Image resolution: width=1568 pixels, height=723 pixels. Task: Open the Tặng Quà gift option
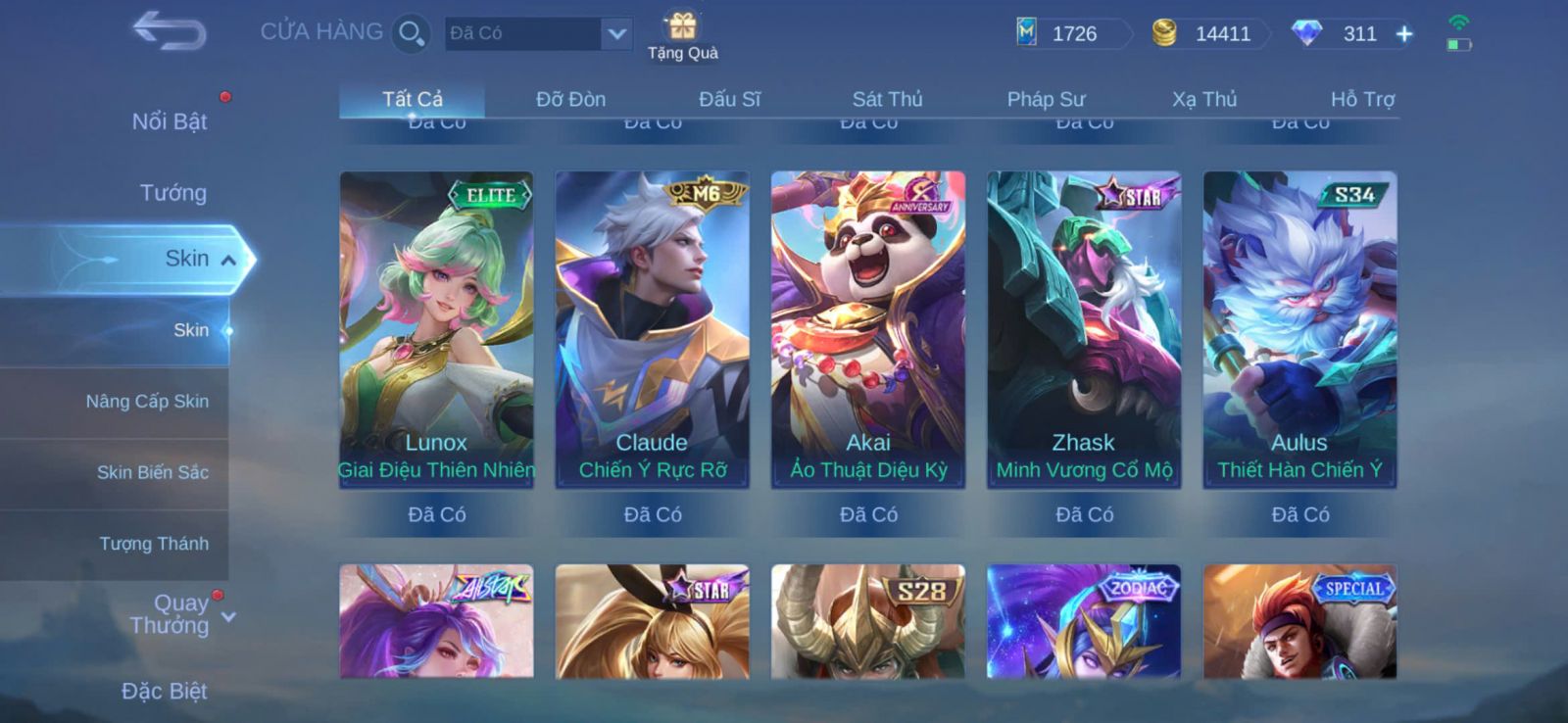coord(683,35)
